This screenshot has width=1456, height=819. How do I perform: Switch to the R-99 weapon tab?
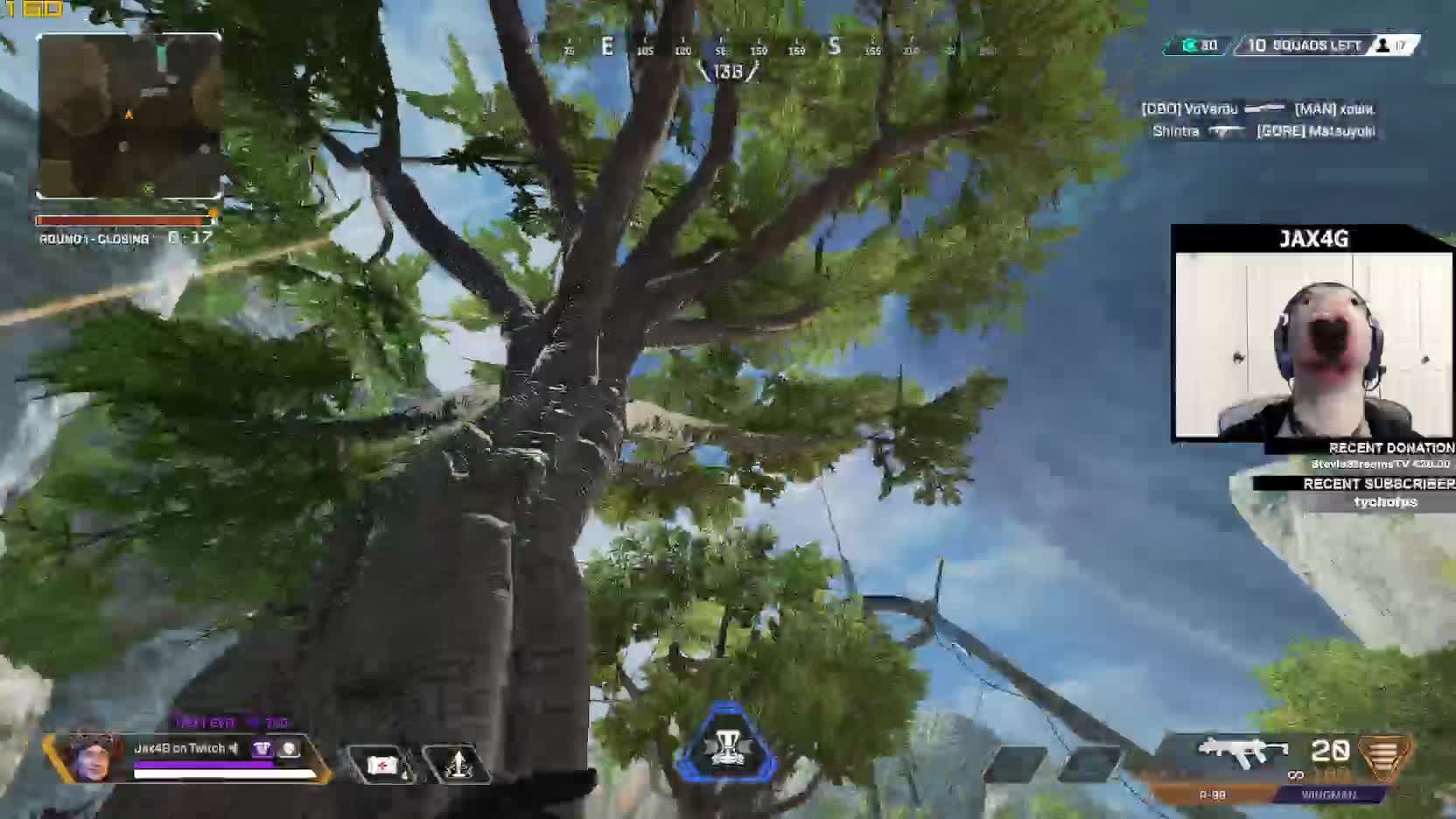tap(1212, 794)
